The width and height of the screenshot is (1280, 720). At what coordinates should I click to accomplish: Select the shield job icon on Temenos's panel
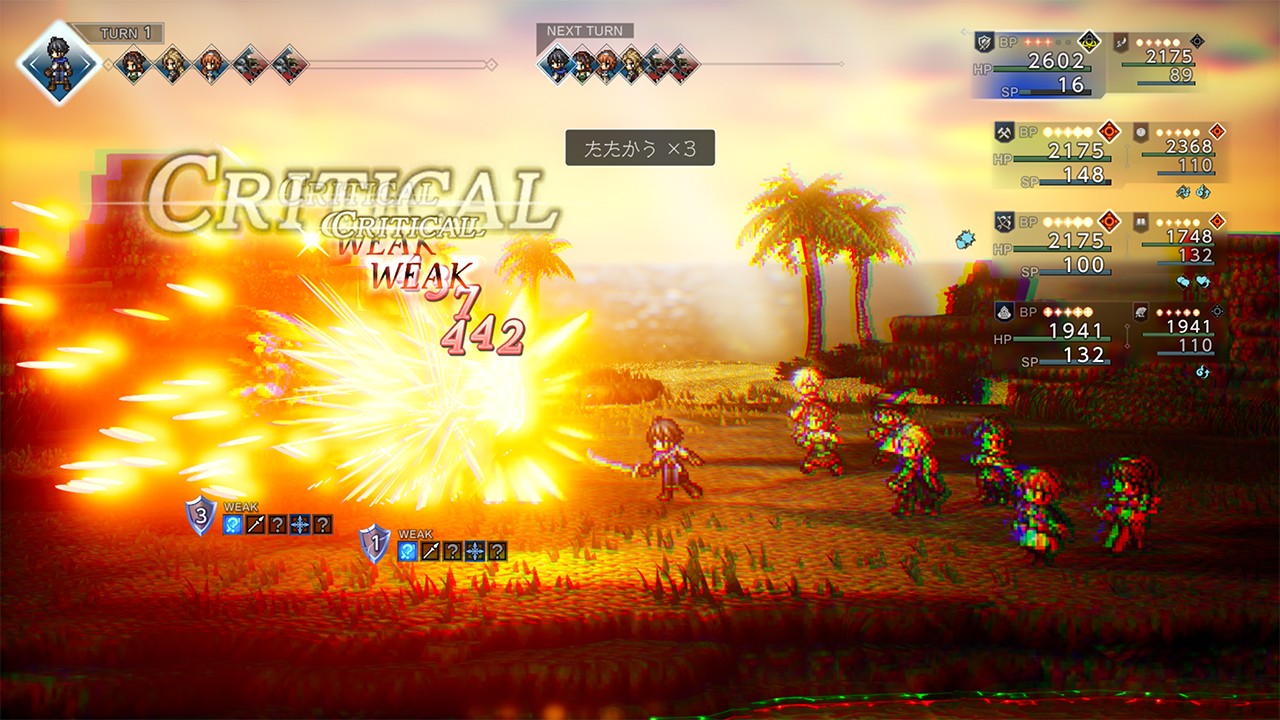click(984, 42)
